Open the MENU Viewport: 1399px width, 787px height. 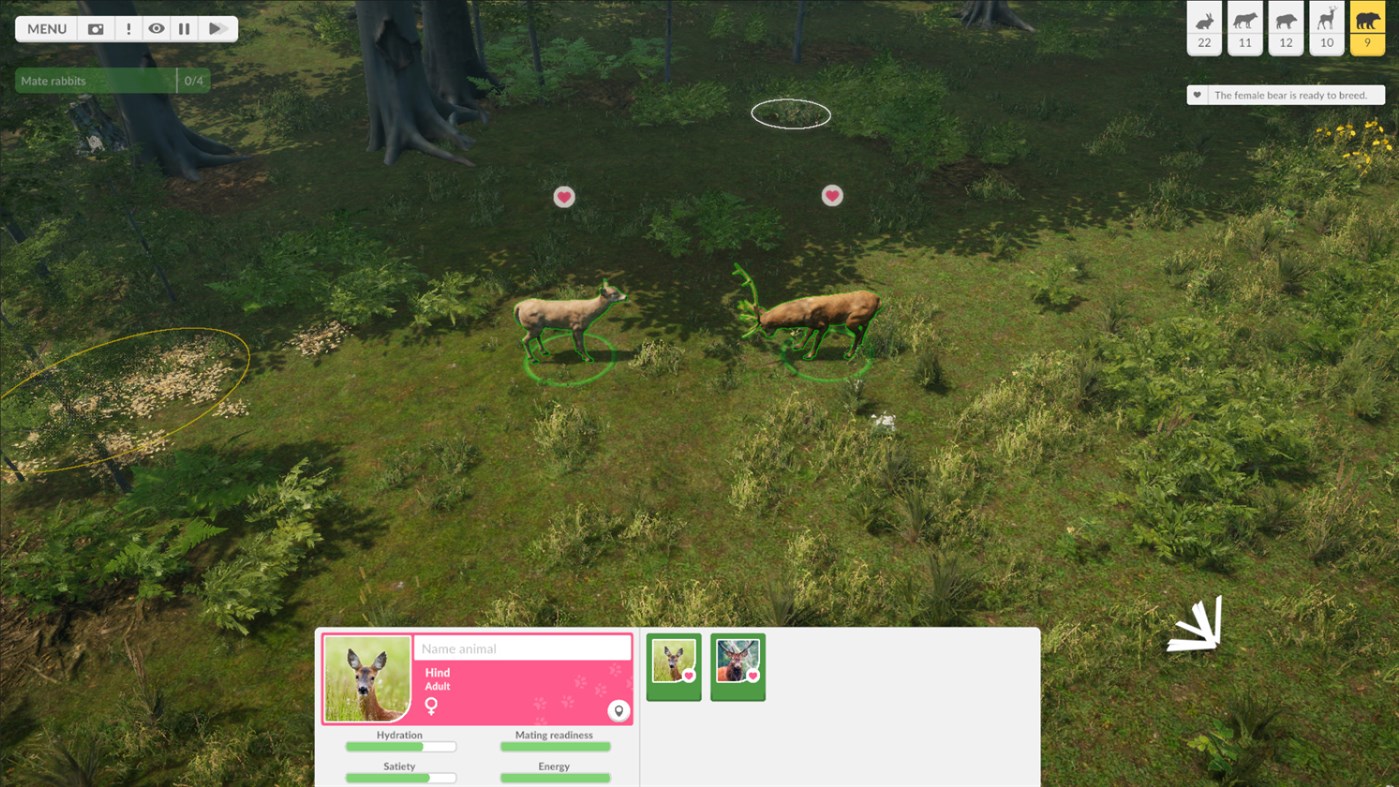[45, 28]
